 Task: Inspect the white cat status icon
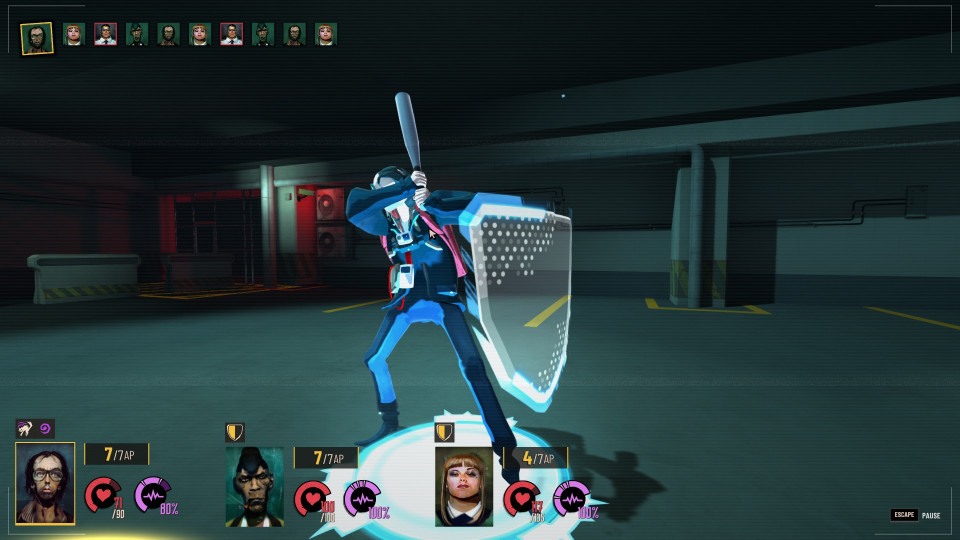click(26, 428)
